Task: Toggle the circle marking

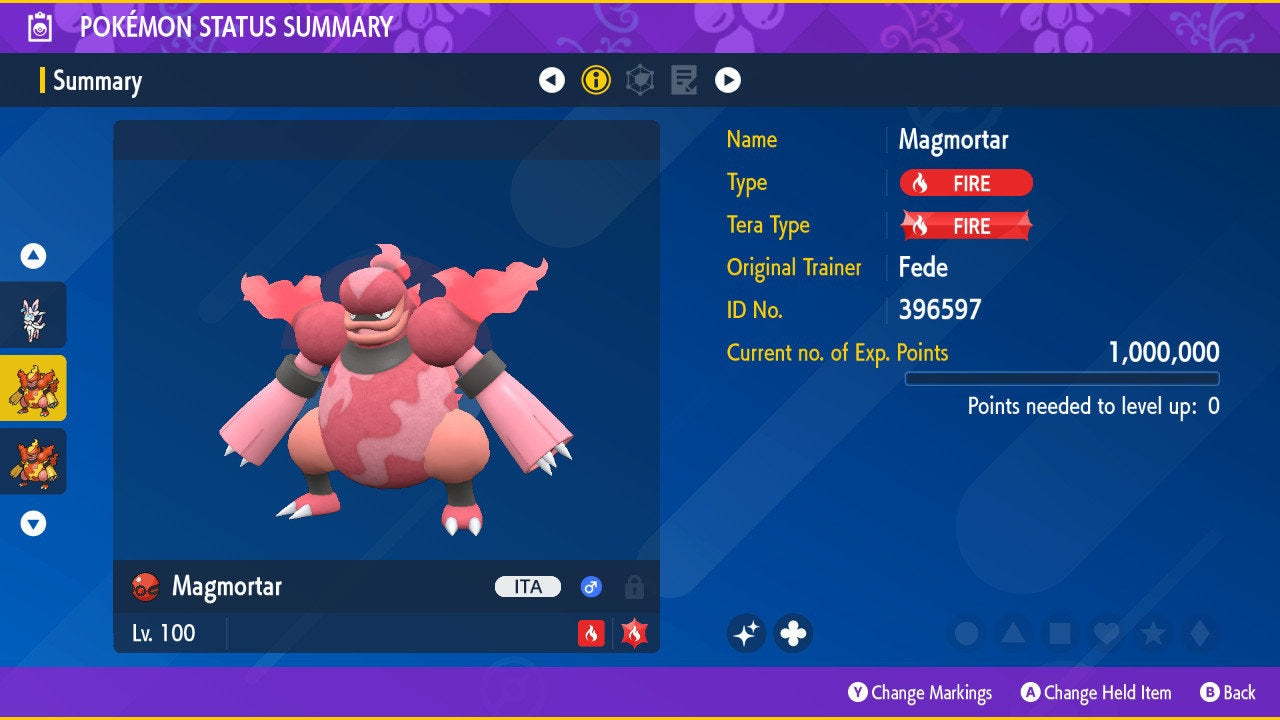Action: pyautogui.click(x=966, y=633)
